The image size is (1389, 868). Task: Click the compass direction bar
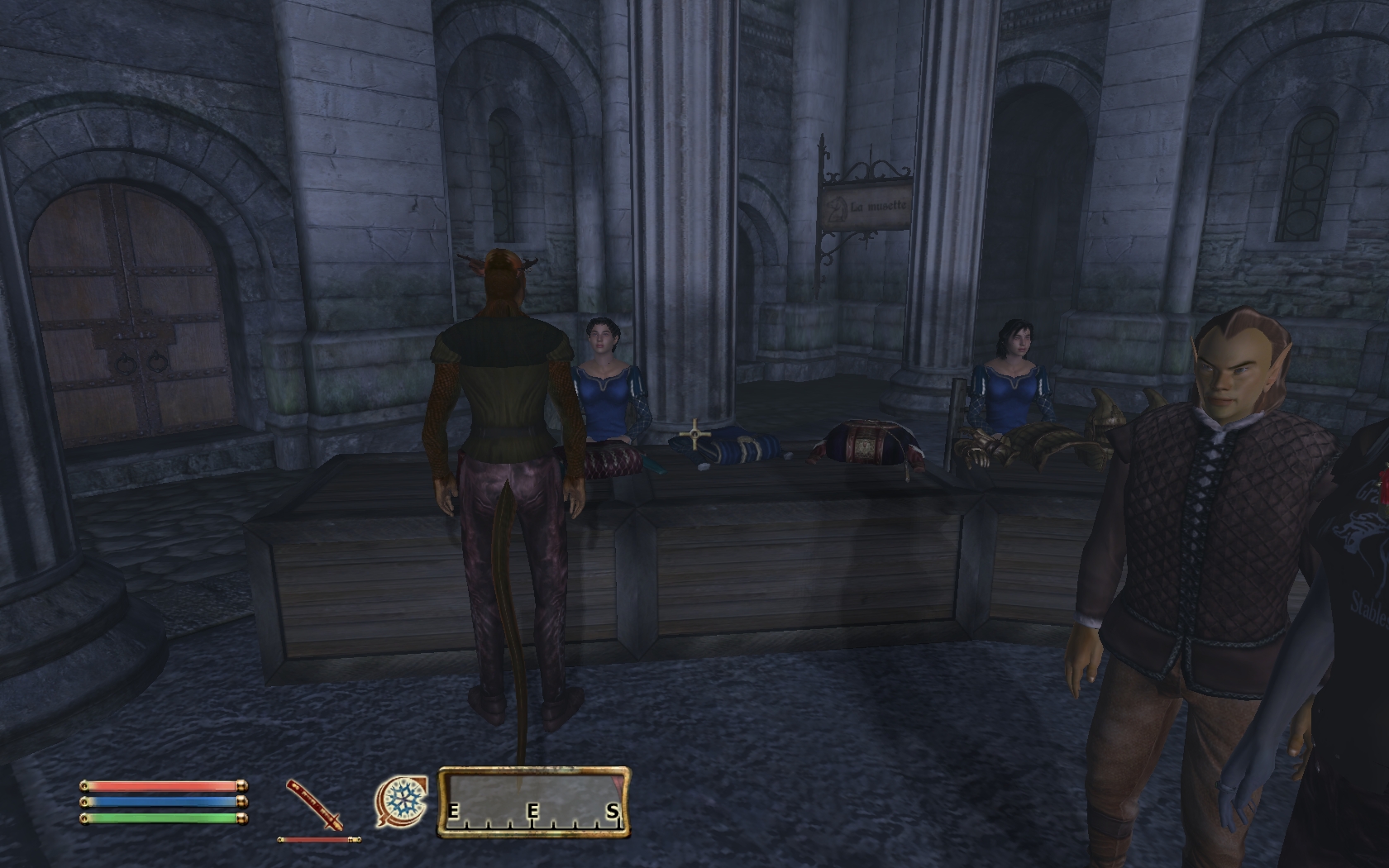tap(534, 803)
